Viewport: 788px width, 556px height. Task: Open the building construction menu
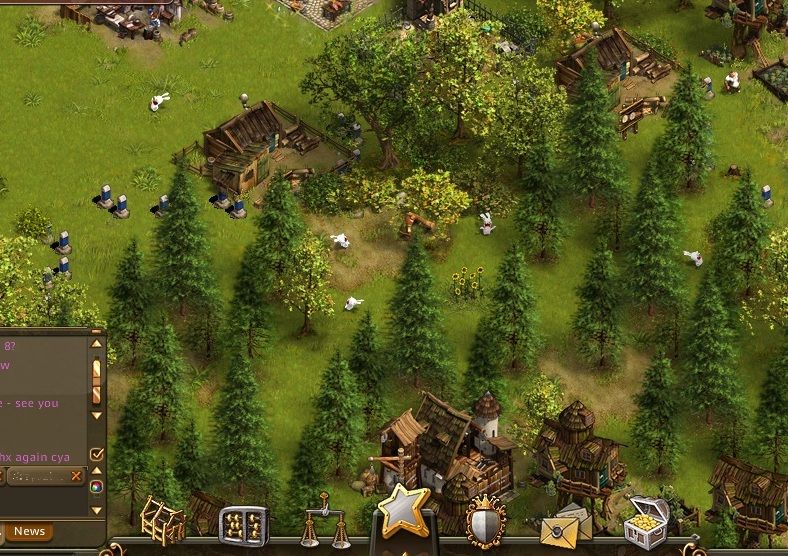[161, 520]
